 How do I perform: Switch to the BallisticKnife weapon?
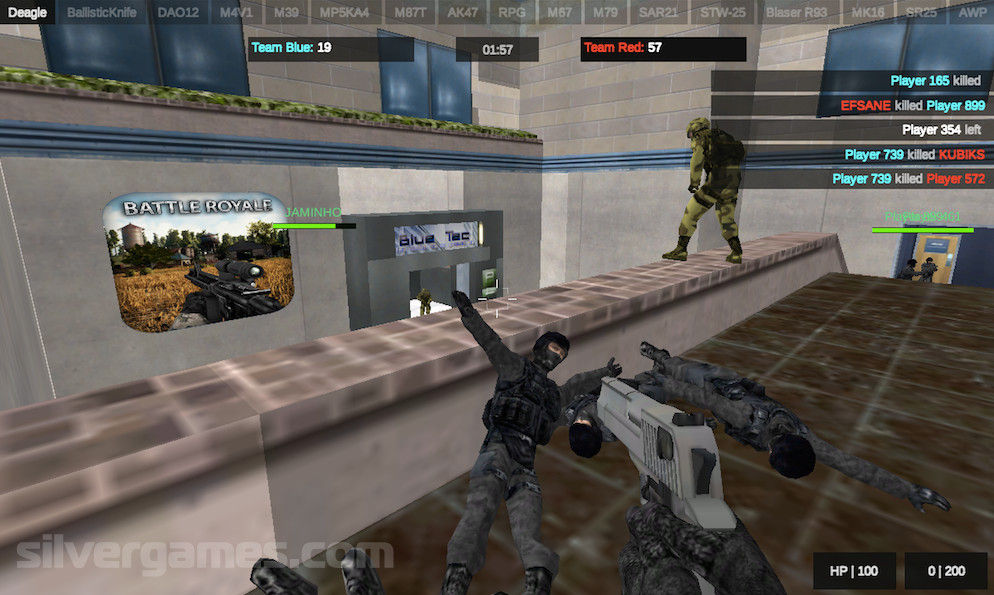point(104,13)
